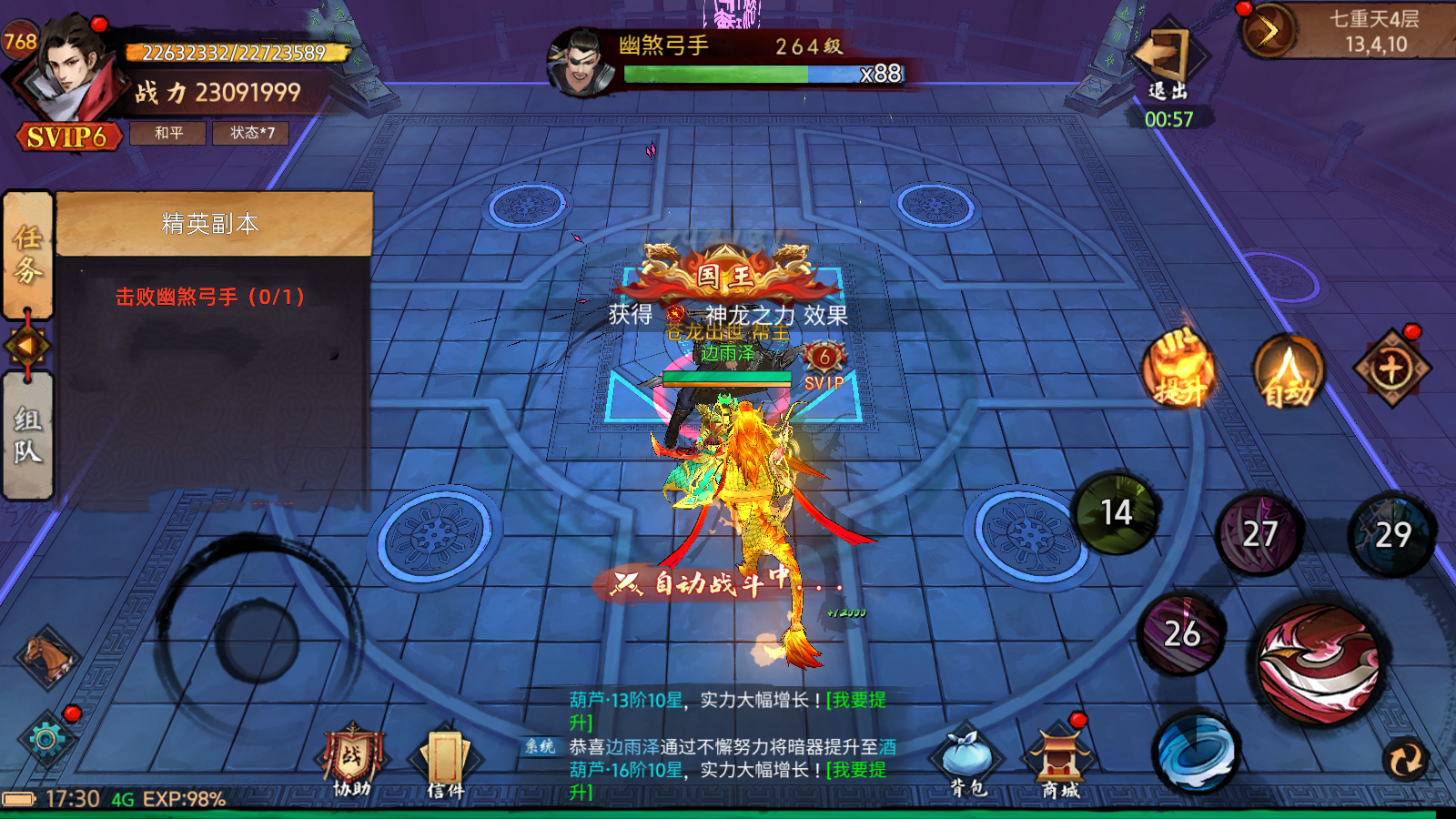
Task: Click the 我要提升 link in chat
Action: point(855,701)
